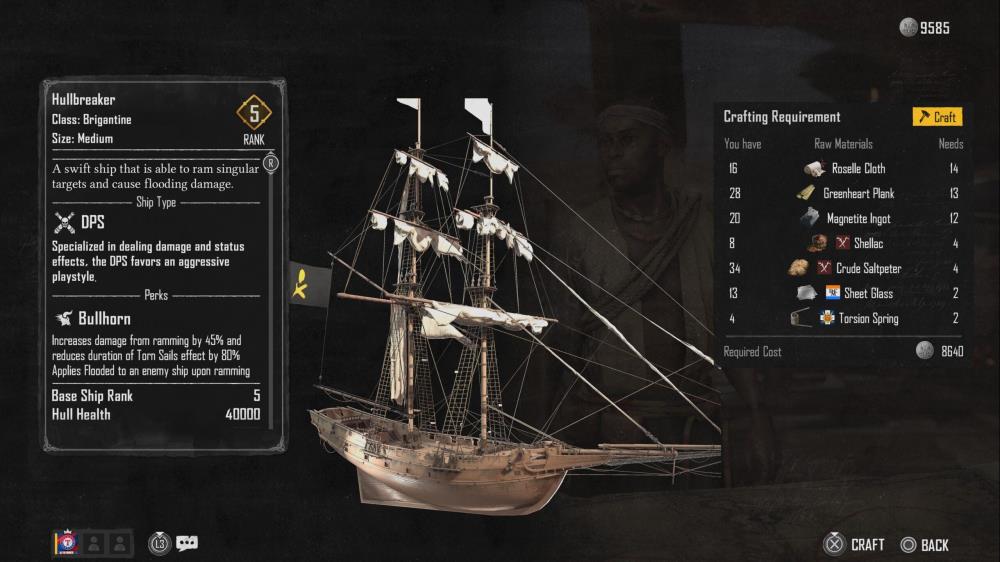Image resolution: width=1000 pixels, height=562 pixels.
Task: Click the silver currency coin icon
Action: (x=908, y=28)
